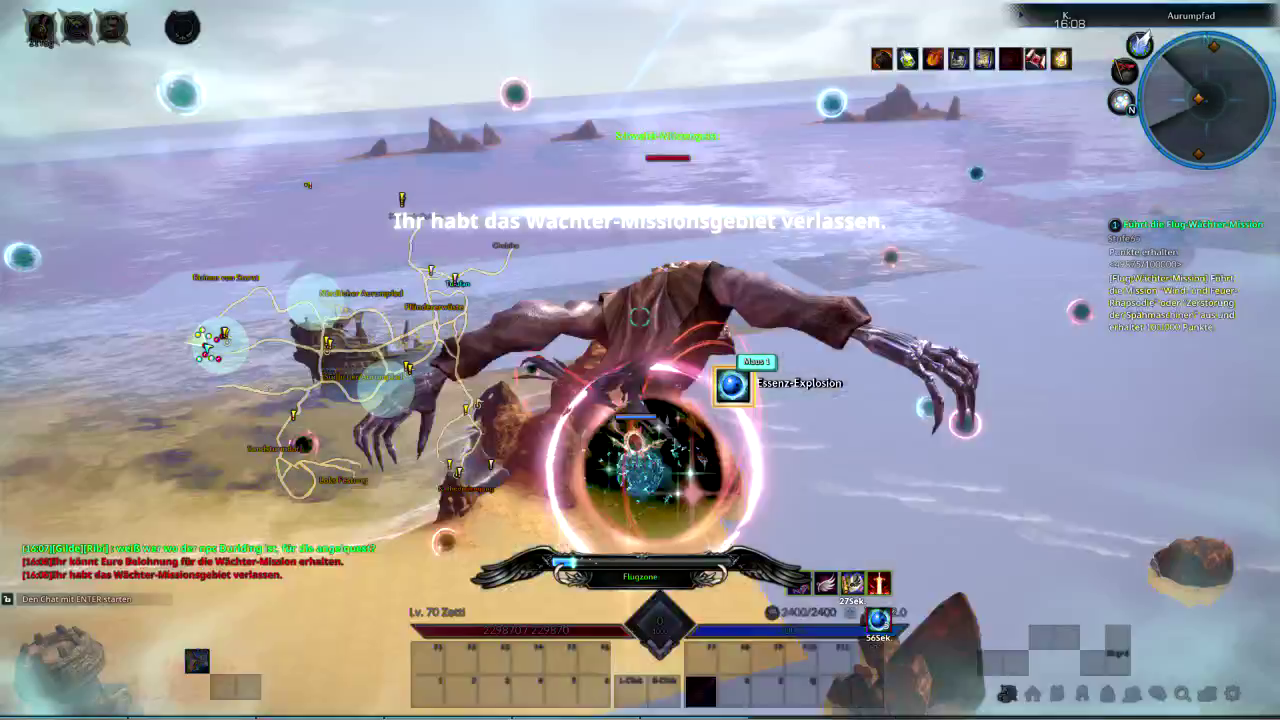The image size is (1280, 720).
Task: Click the house icon in the menu bar
Action: tap(1032, 693)
